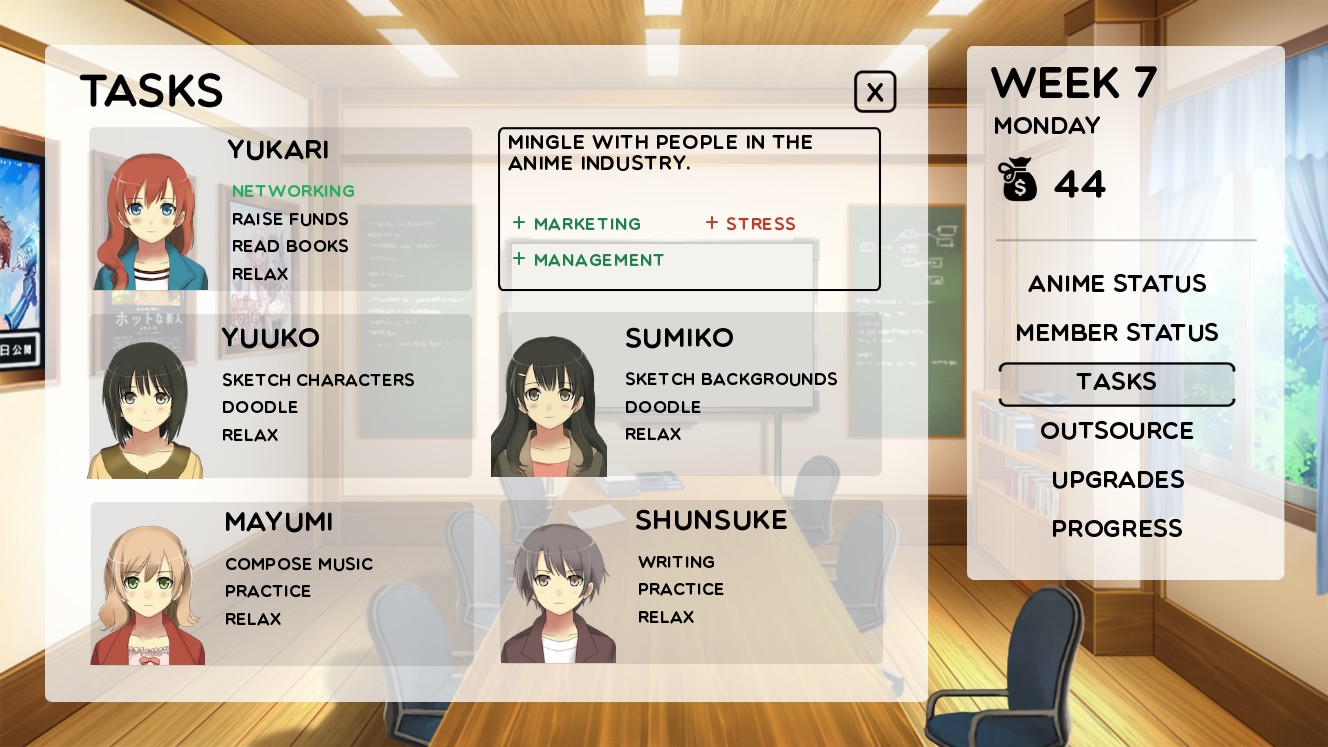This screenshot has width=1328, height=747.
Task: Select Practice for Shunsuke
Action: (680, 589)
